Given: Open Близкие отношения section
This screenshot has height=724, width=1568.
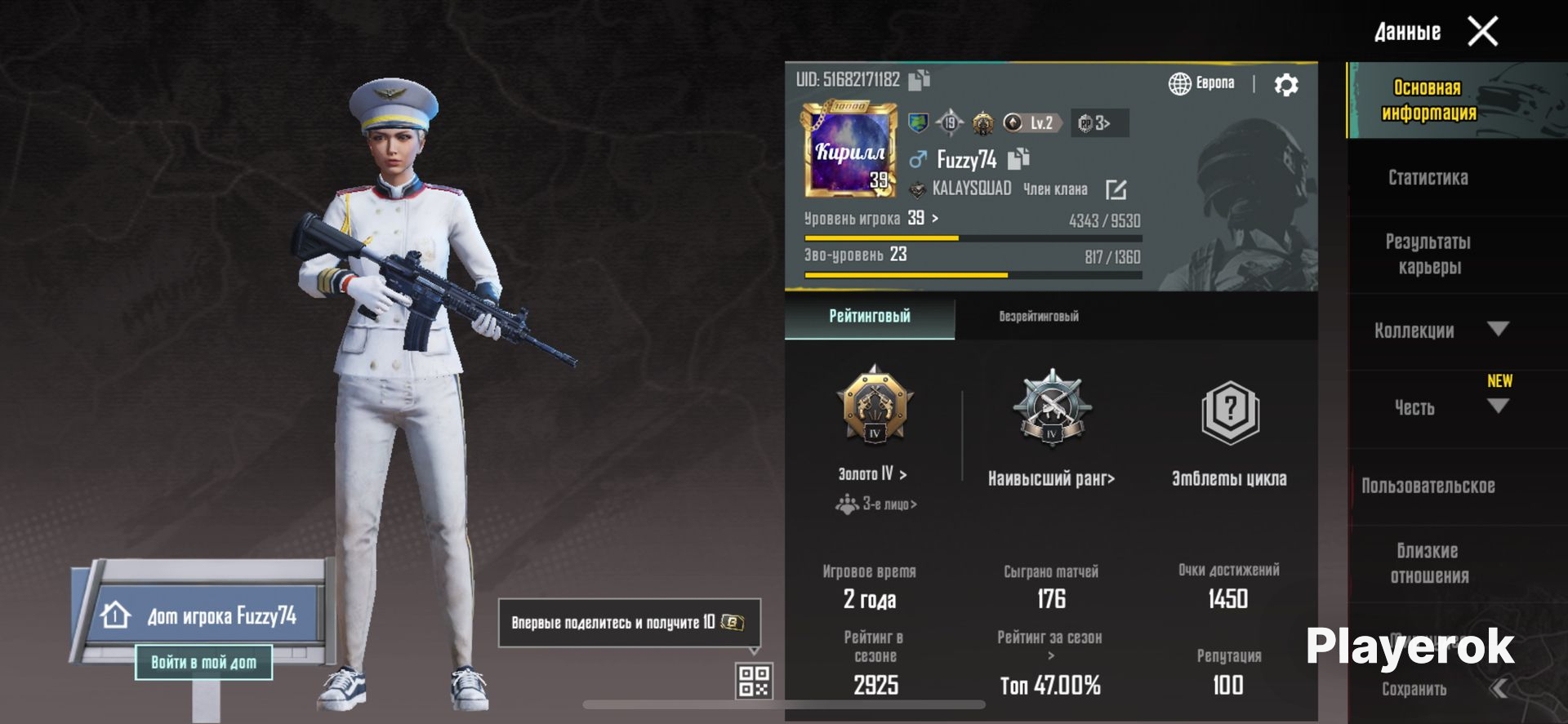Looking at the screenshot, I should (x=1428, y=563).
